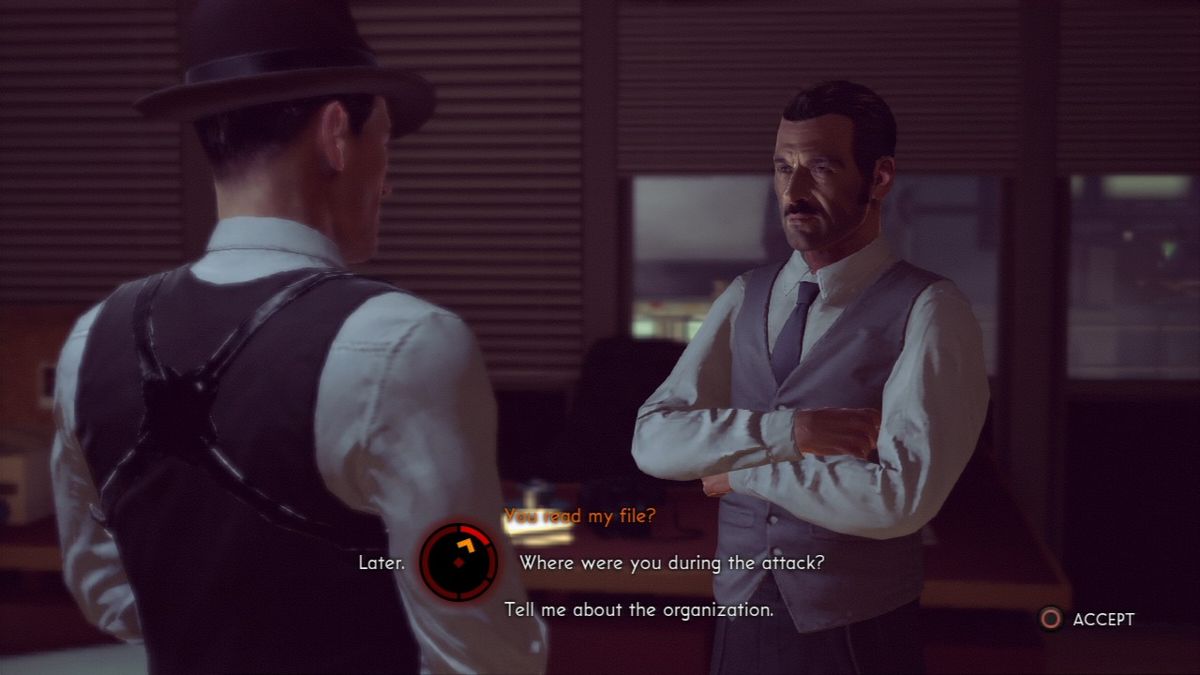Choose the "Later." dialogue option
The width and height of the screenshot is (1200, 675).
(x=382, y=563)
